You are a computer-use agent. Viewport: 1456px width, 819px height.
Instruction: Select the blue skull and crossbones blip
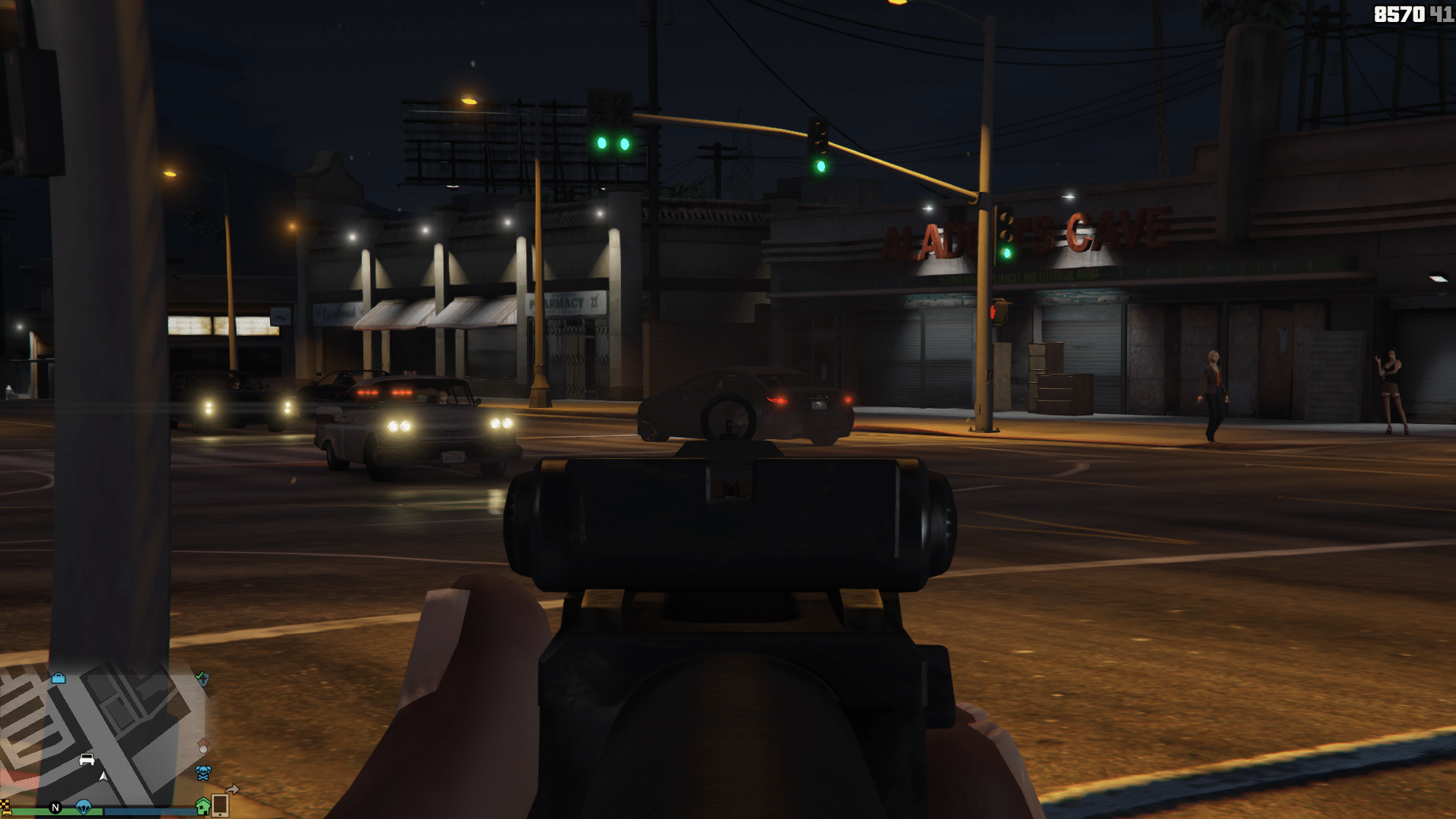(203, 773)
